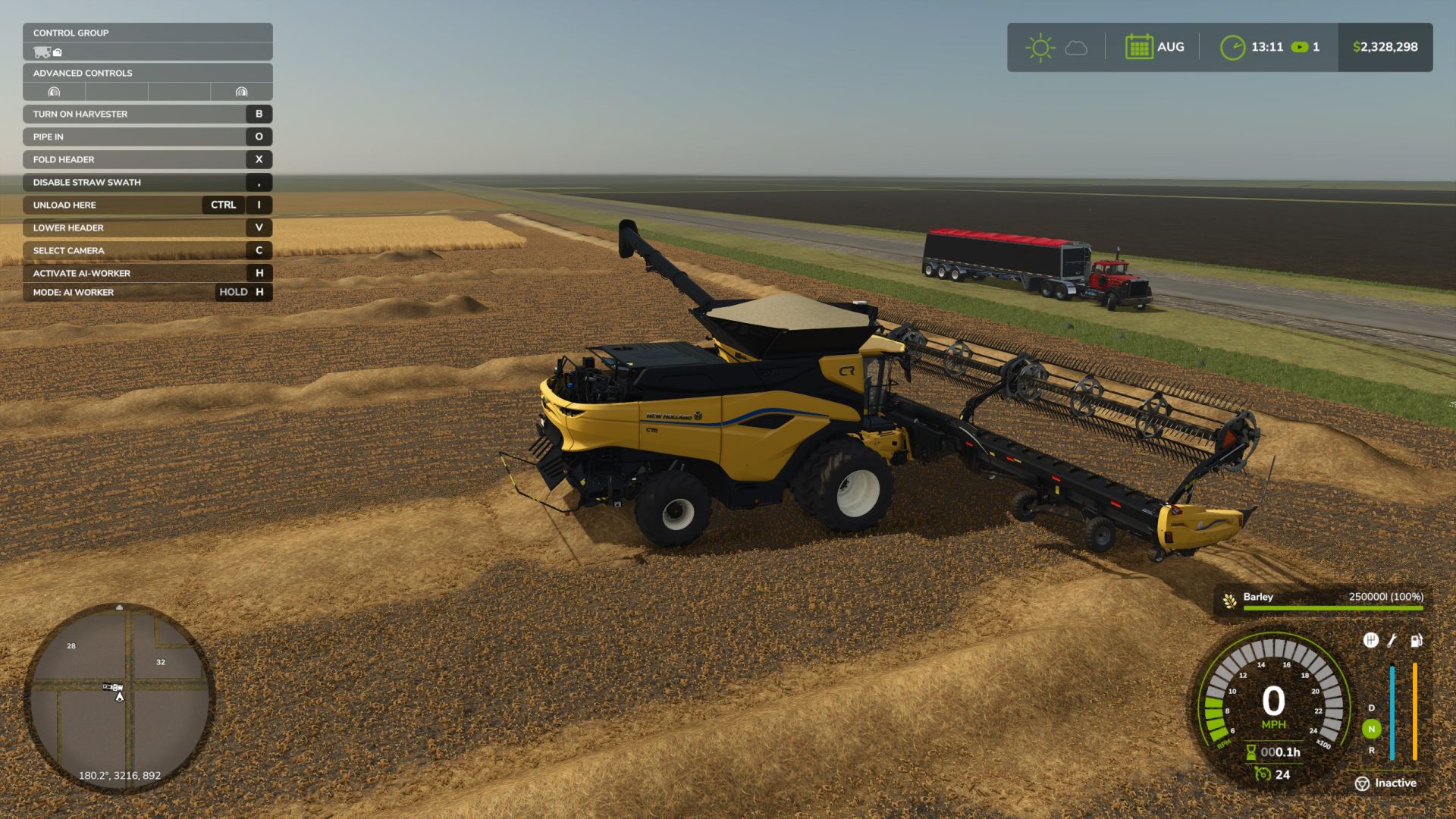Click the fuel pump gauge icon

pos(1416,641)
